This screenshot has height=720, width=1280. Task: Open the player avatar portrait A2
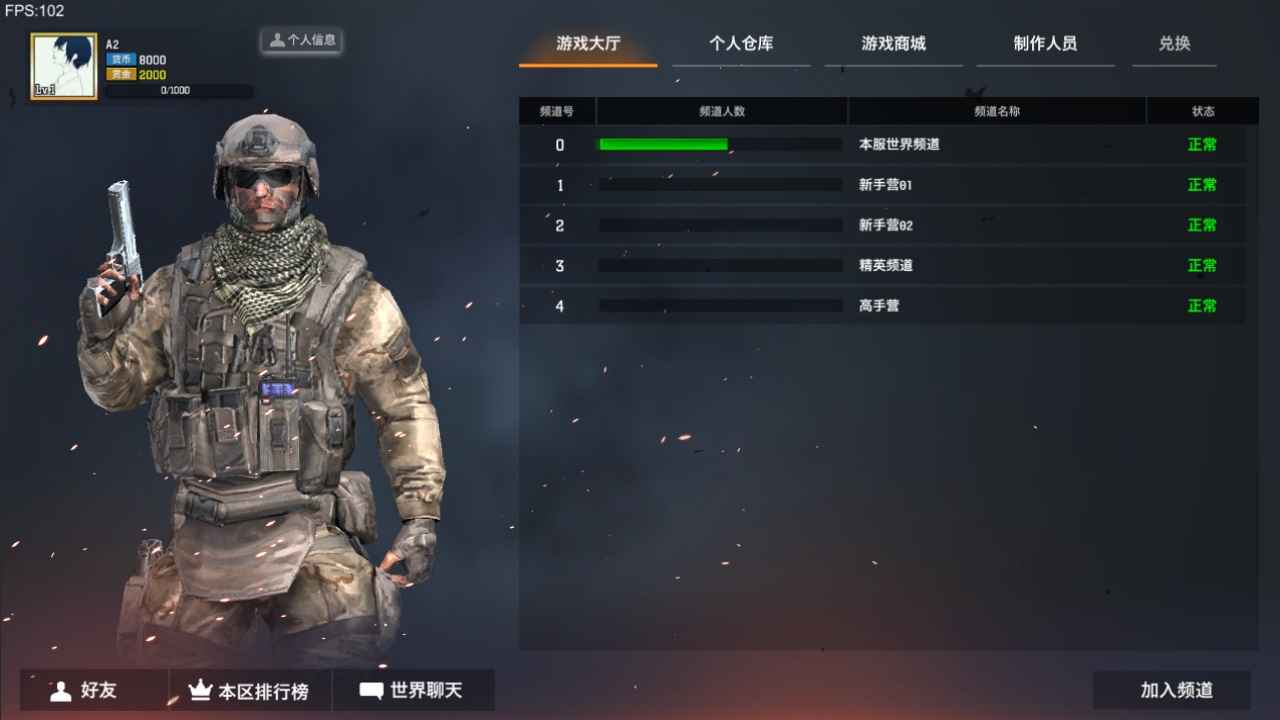click(63, 64)
